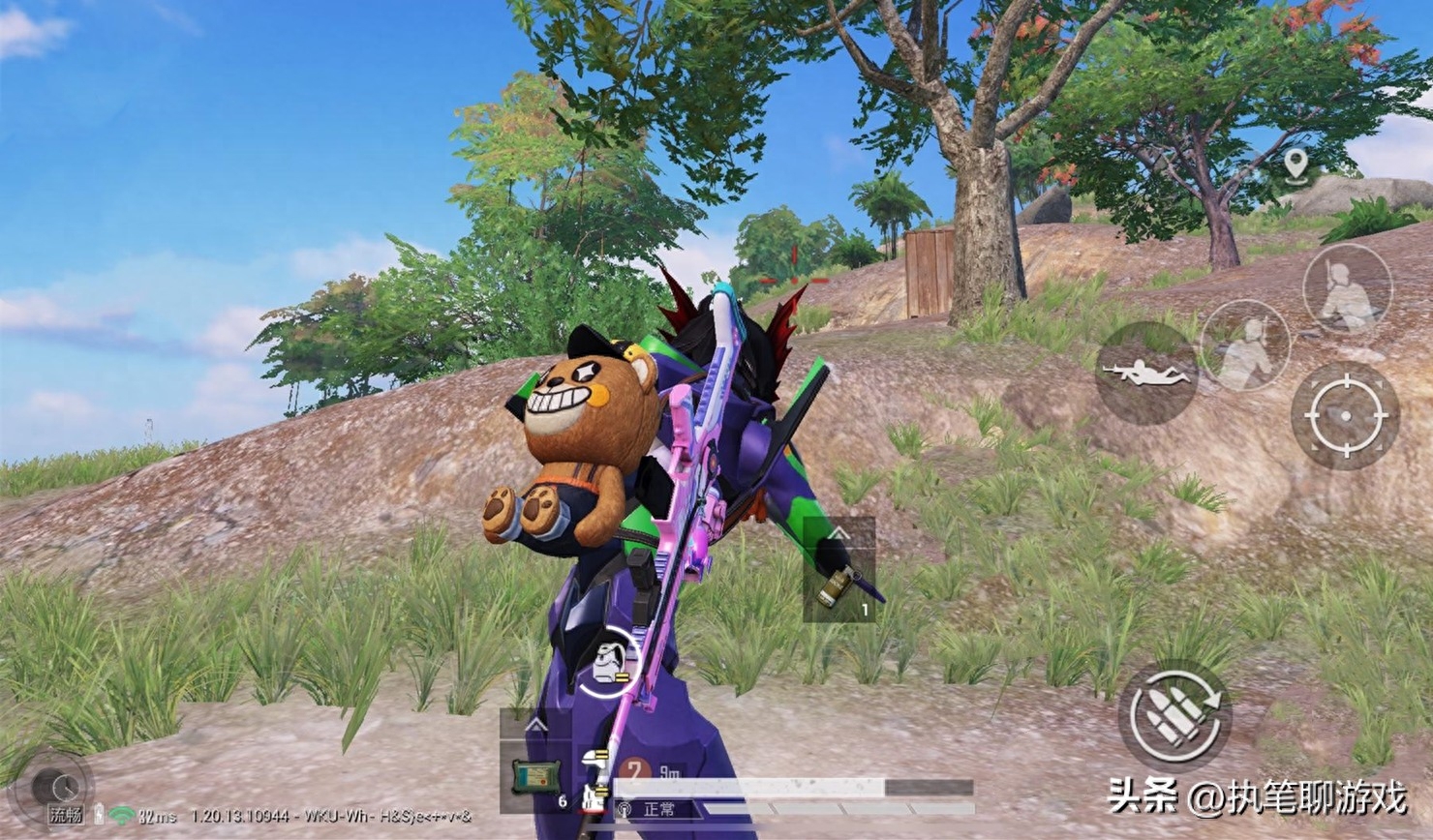1433x840 pixels.
Task: Tap the prone stance button
Action: 1145,373
